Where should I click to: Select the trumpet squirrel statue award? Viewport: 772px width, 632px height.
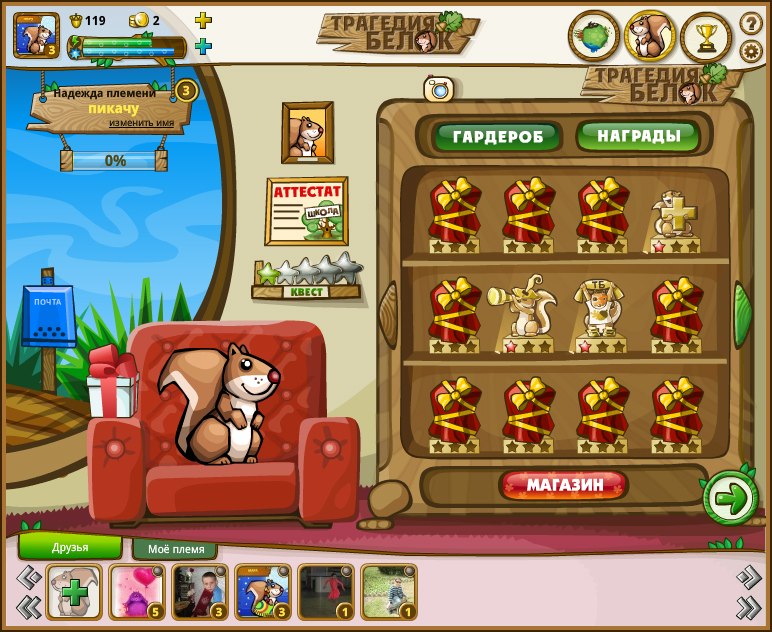tap(520, 314)
